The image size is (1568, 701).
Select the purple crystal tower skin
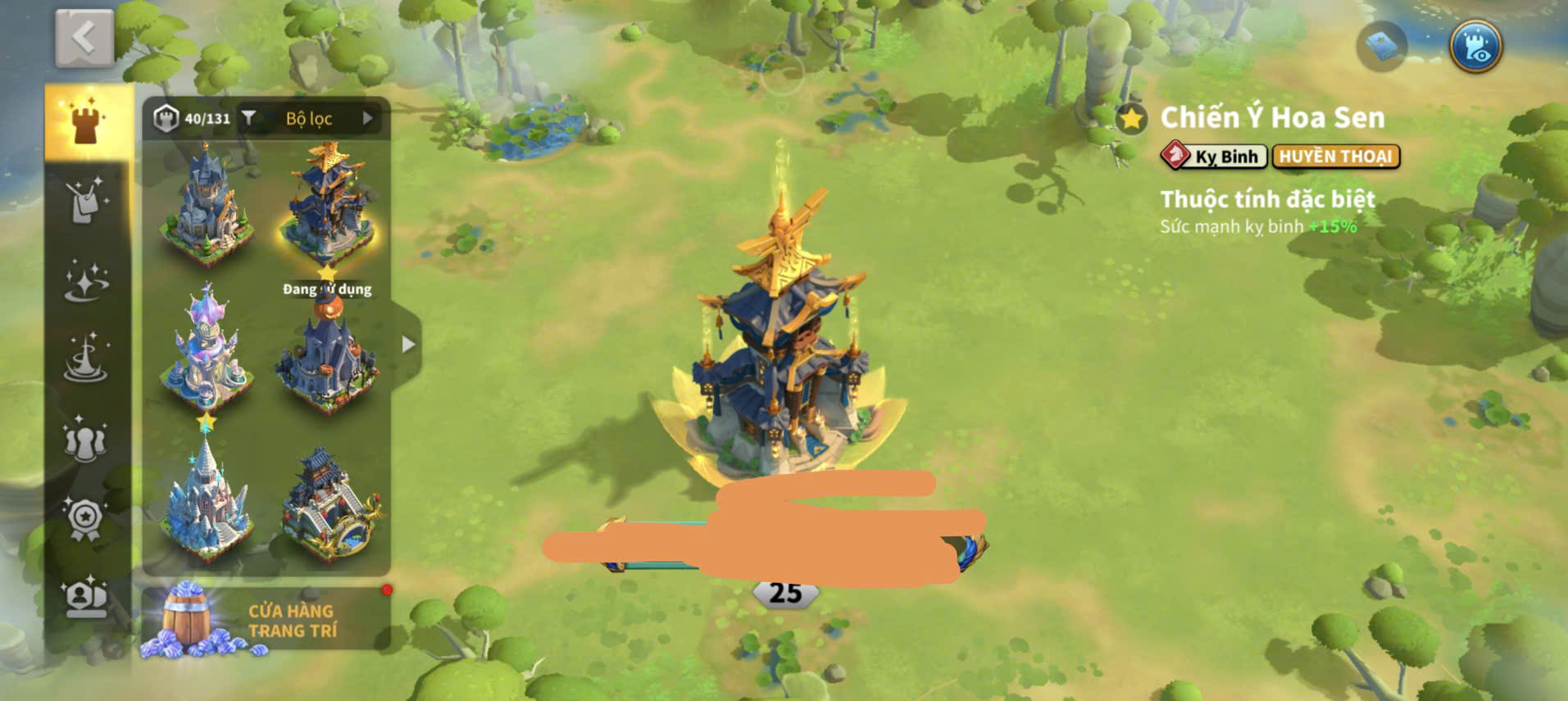pos(206,348)
